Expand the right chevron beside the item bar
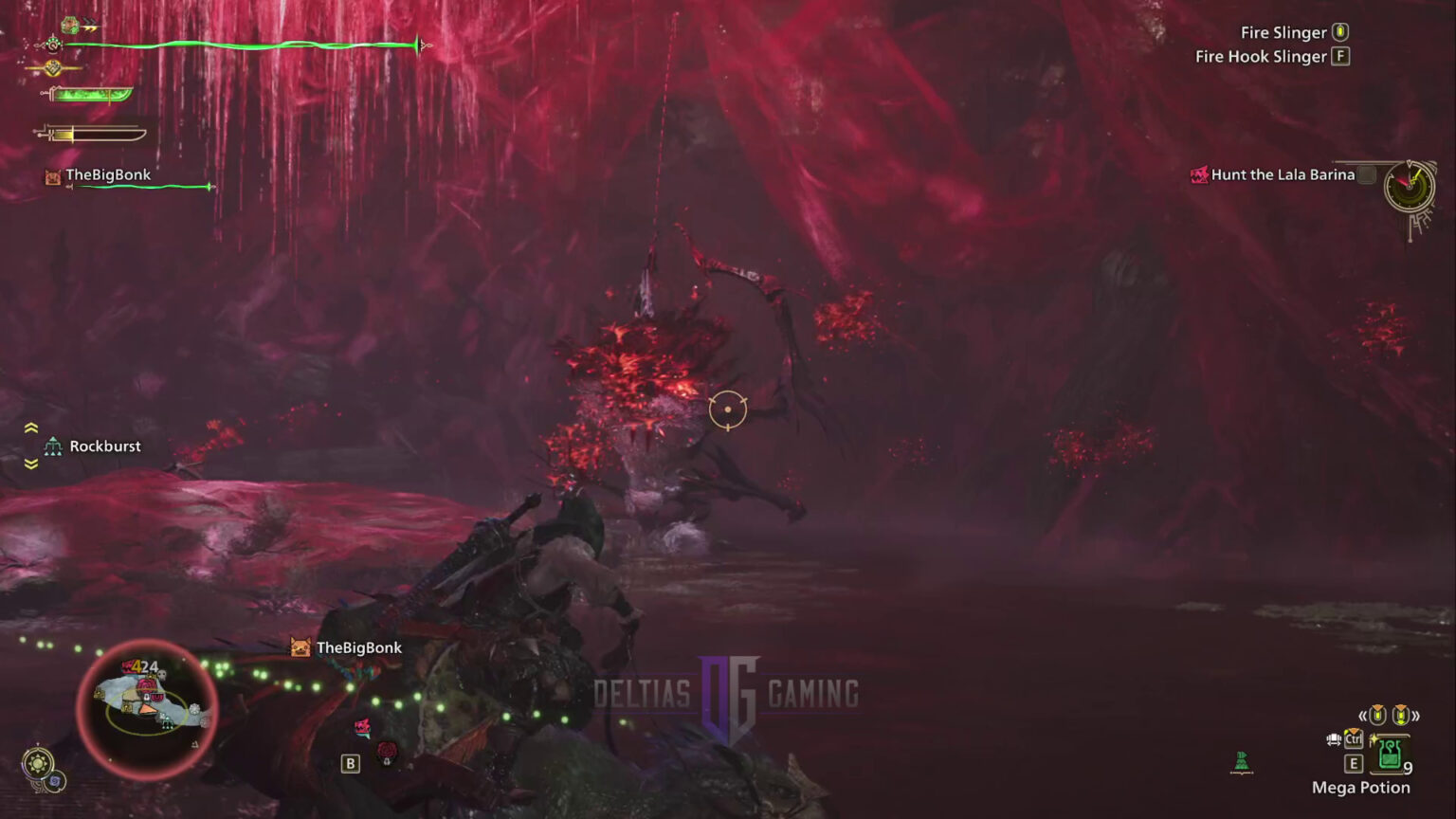Screen dimensions: 1456x819 1417,717
